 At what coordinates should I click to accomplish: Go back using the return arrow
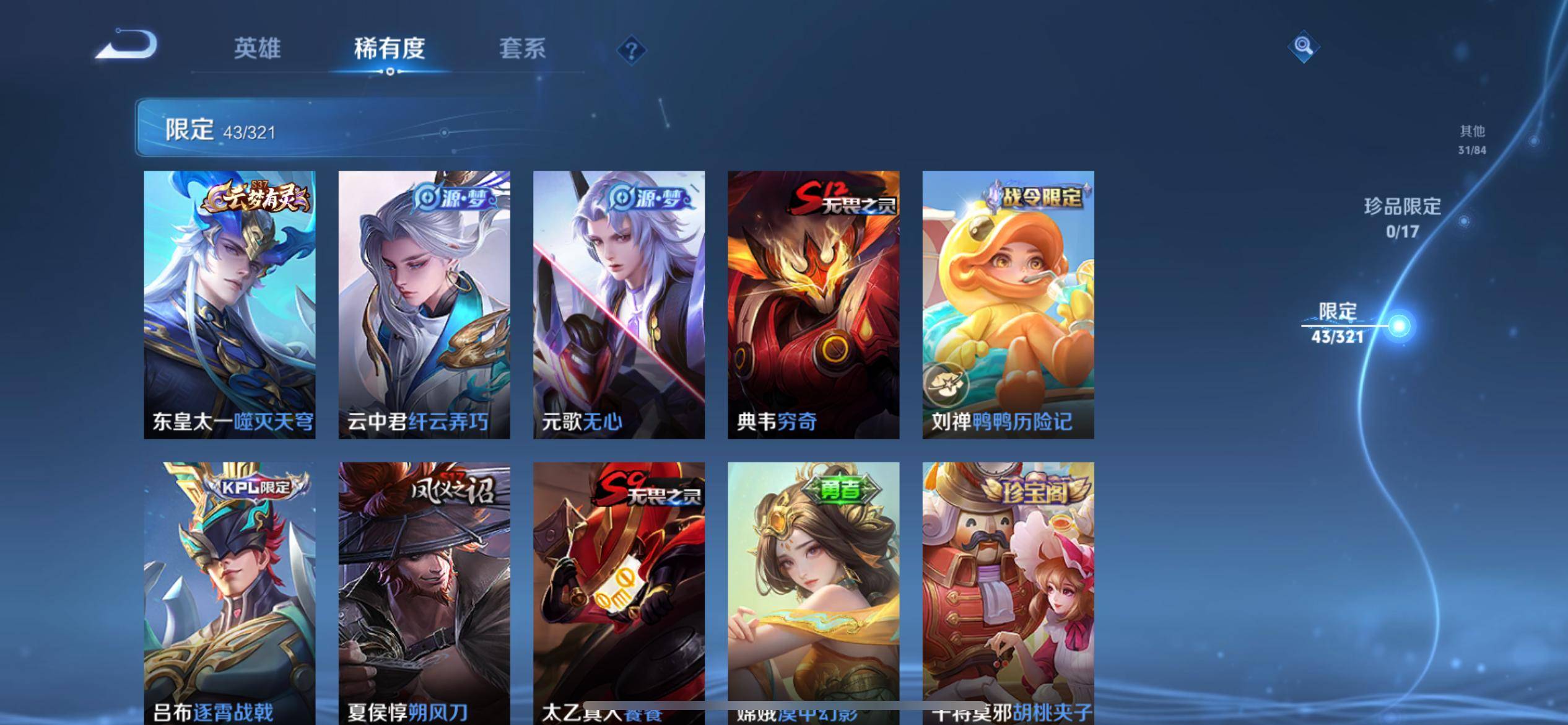click(127, 45)
